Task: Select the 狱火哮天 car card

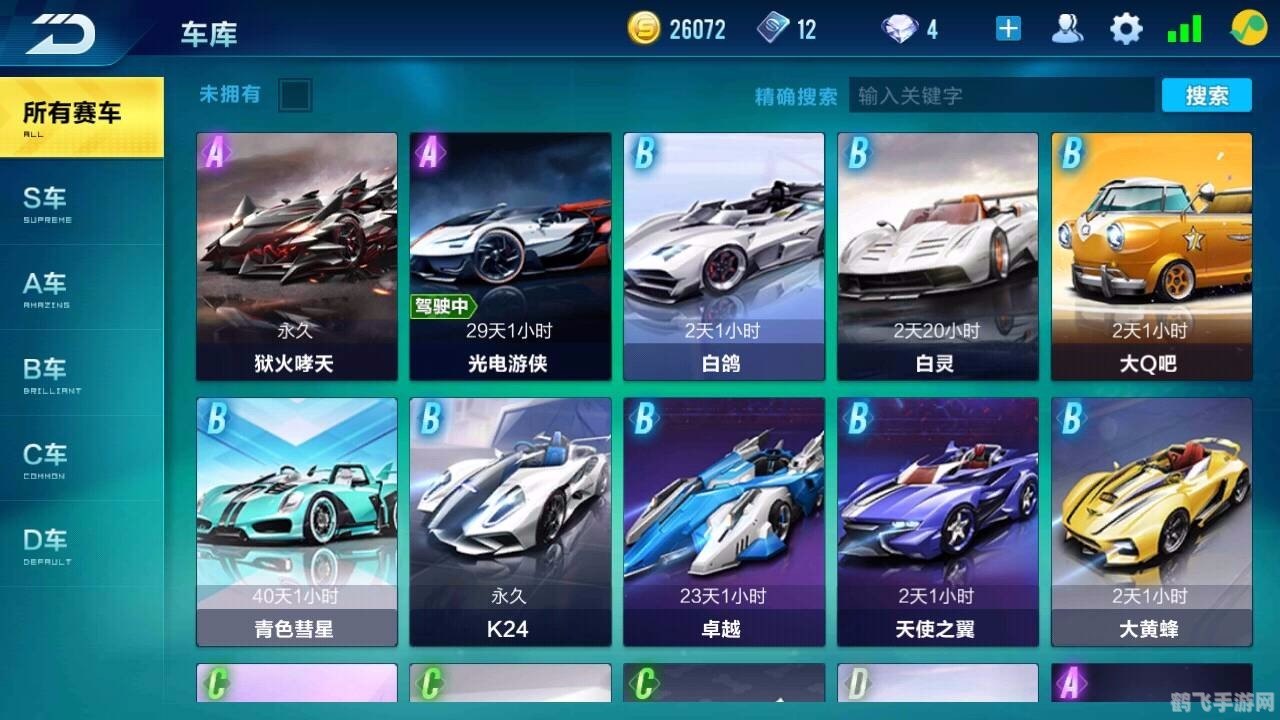Action: (296, 256)
